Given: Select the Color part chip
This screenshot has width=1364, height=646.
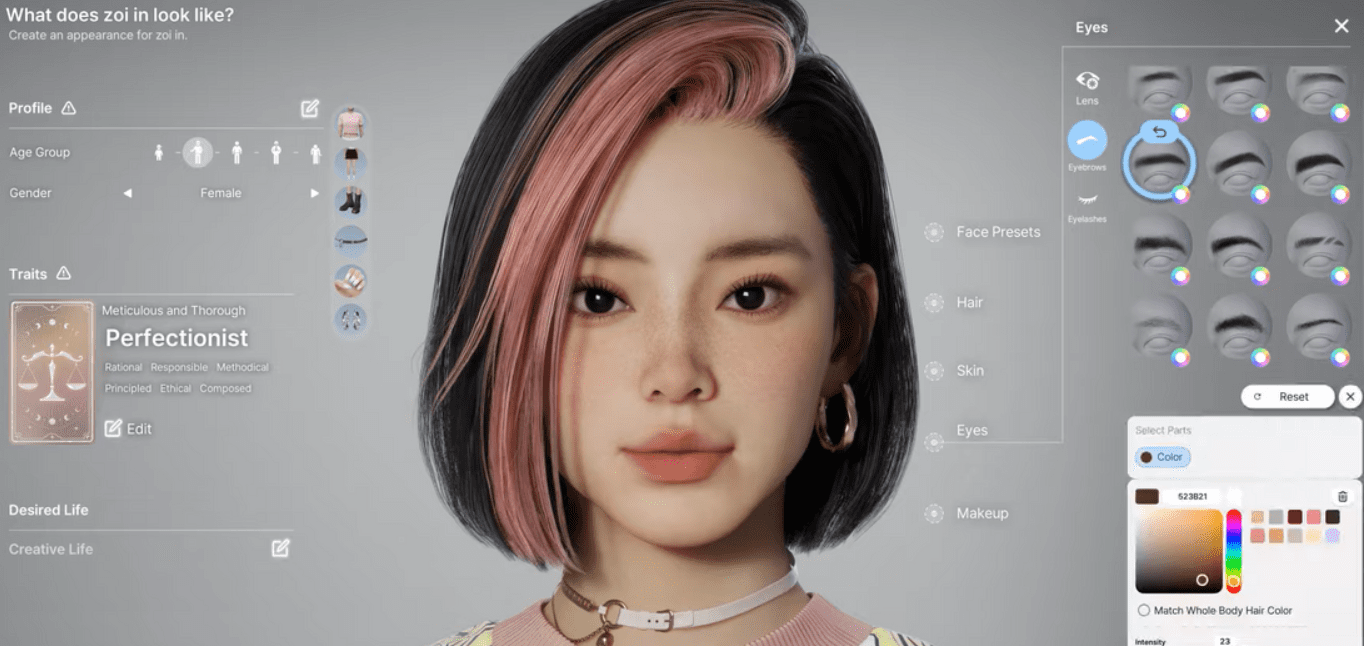Looking at the screenshot, I should (x=1162, y=457).
